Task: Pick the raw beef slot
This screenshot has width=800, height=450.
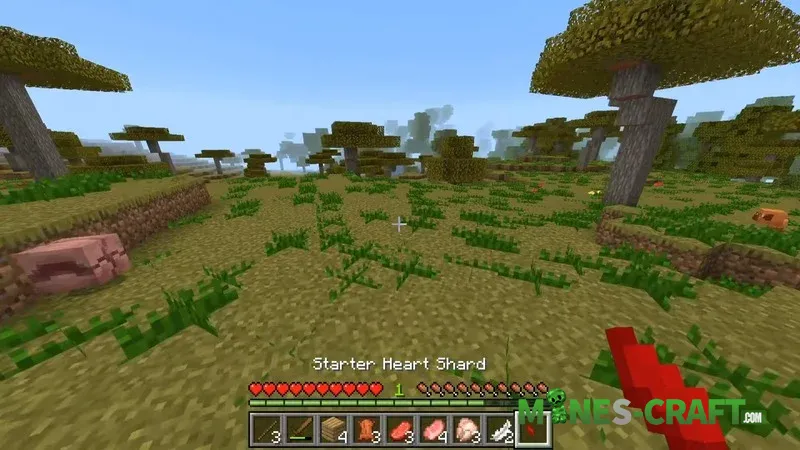Action: (400, 429)
